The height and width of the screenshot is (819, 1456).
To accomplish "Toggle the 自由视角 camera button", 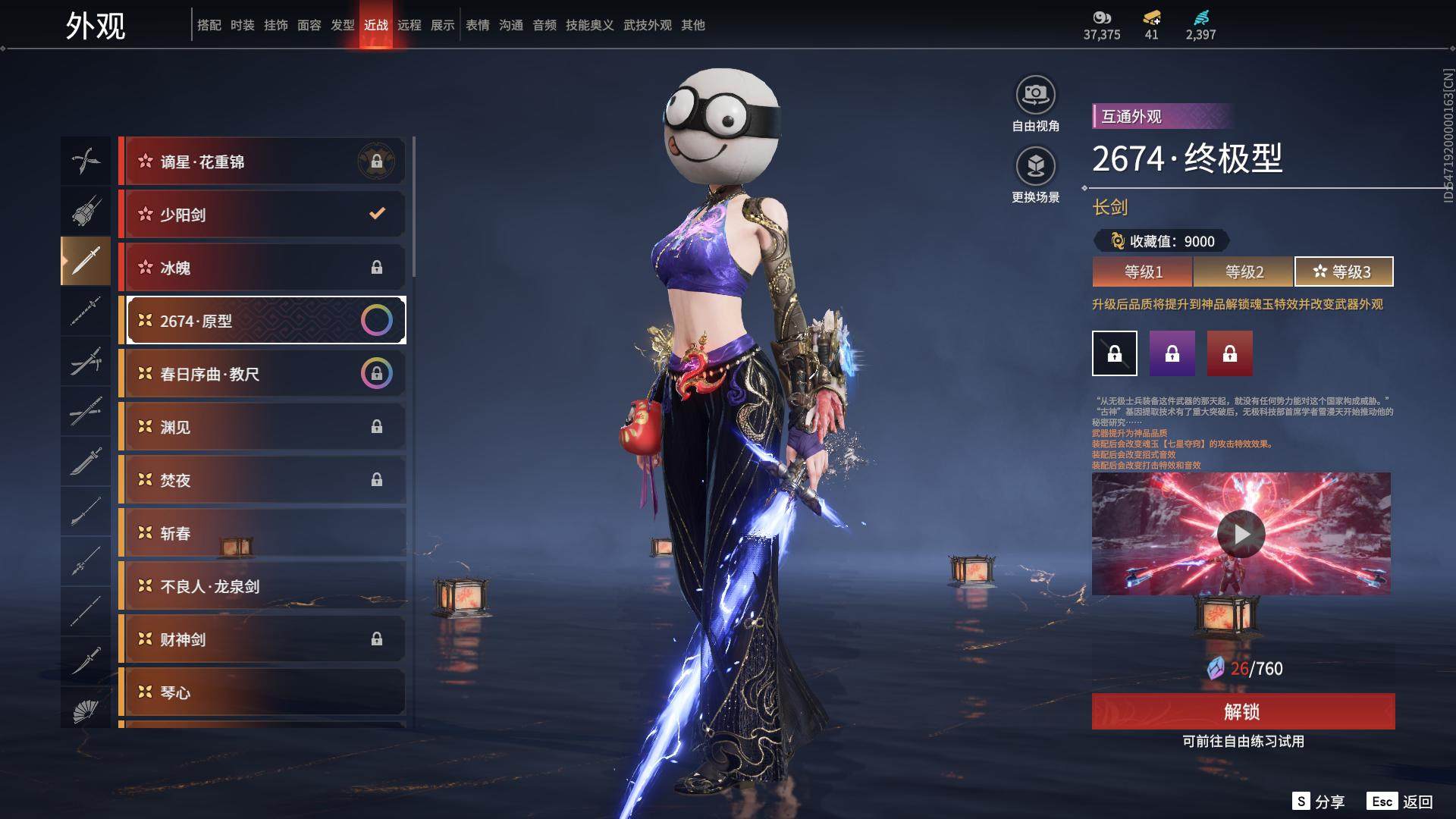I will click(1035, 96).
